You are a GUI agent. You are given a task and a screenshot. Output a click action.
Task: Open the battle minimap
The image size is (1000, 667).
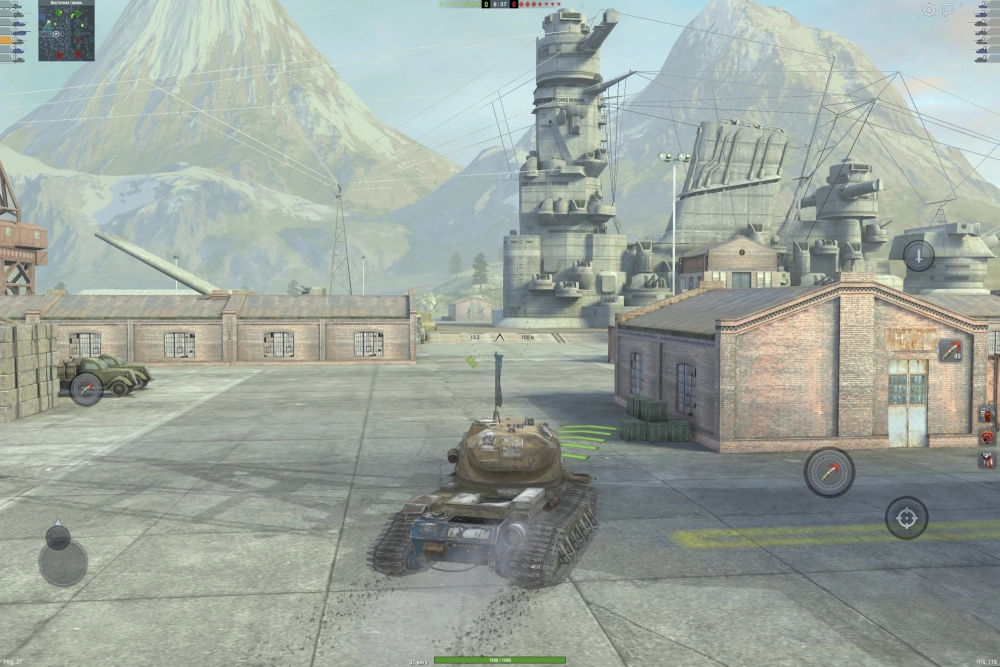point(66,30)
